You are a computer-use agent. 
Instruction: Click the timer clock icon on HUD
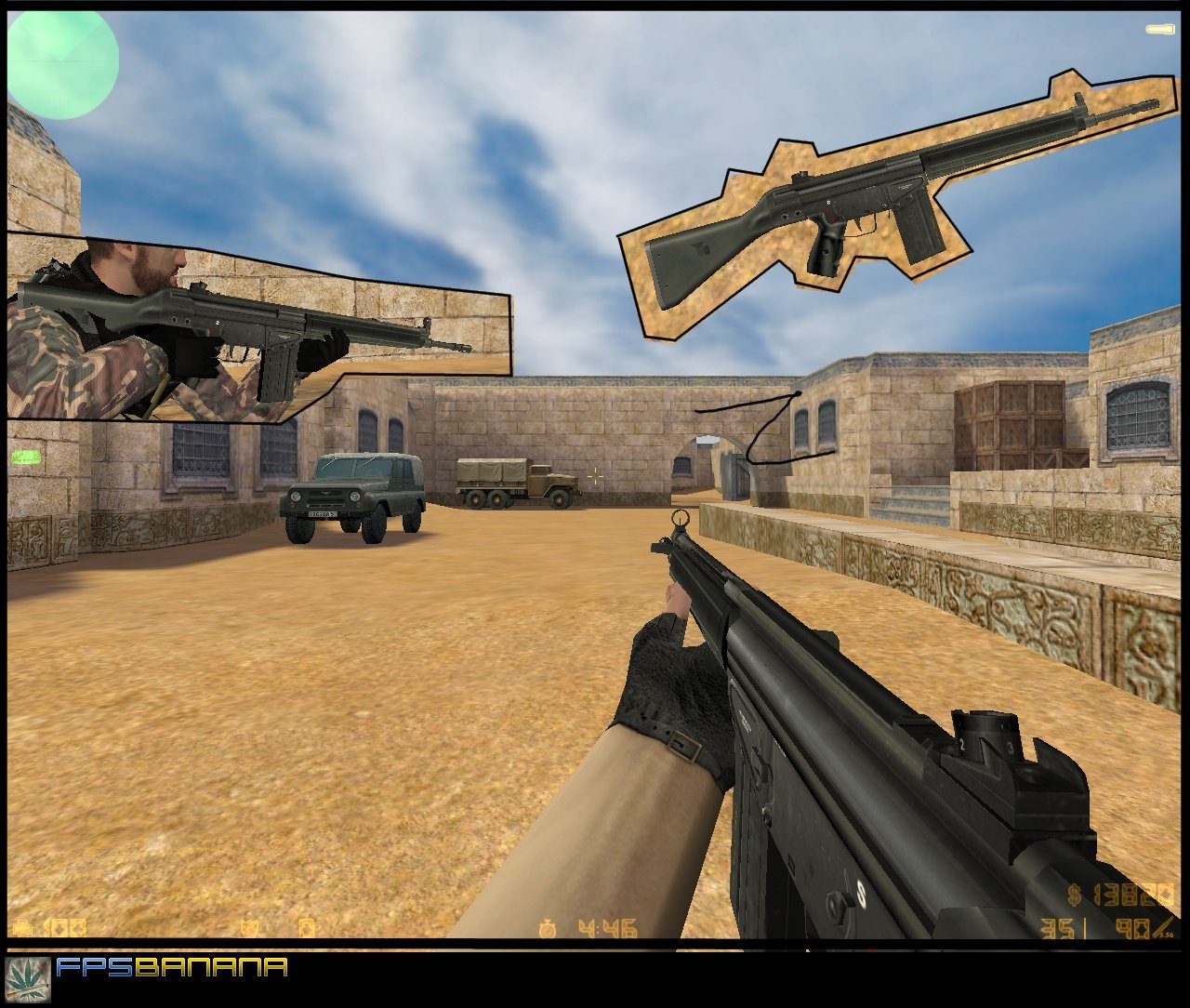(x=549, y=930)
